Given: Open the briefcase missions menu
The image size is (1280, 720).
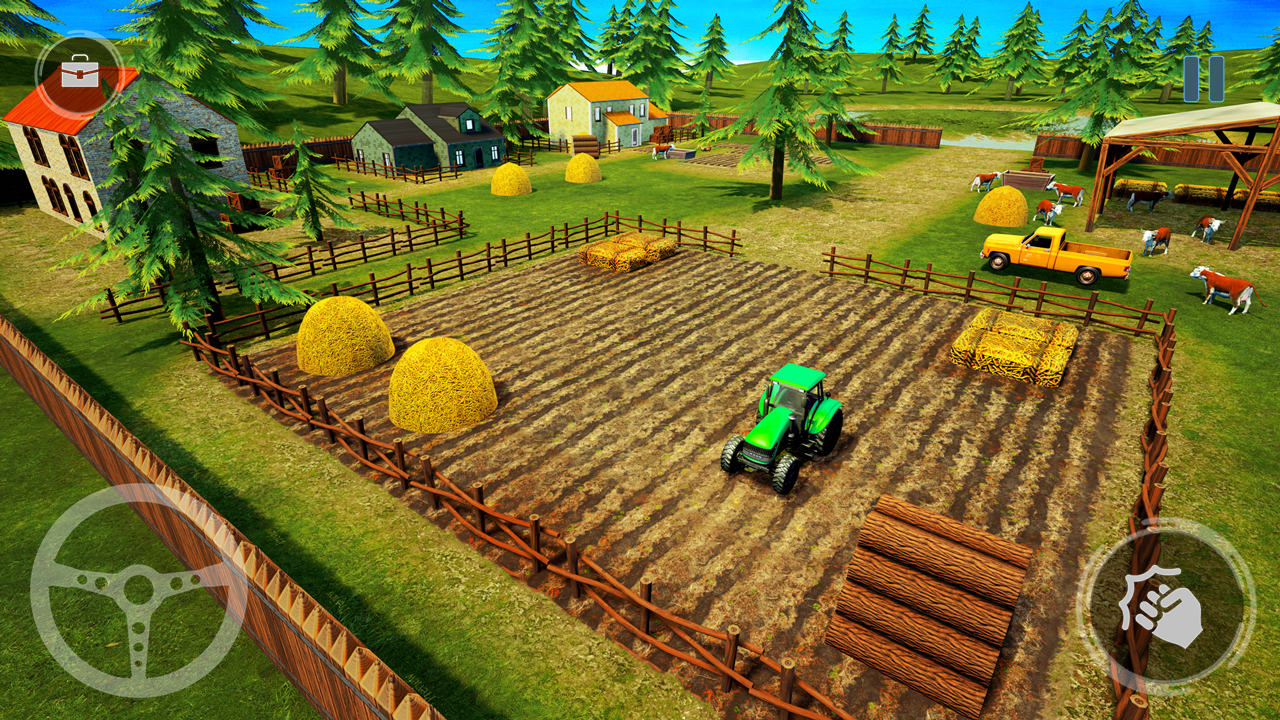Looking at the screenshot, I should 78,72.
